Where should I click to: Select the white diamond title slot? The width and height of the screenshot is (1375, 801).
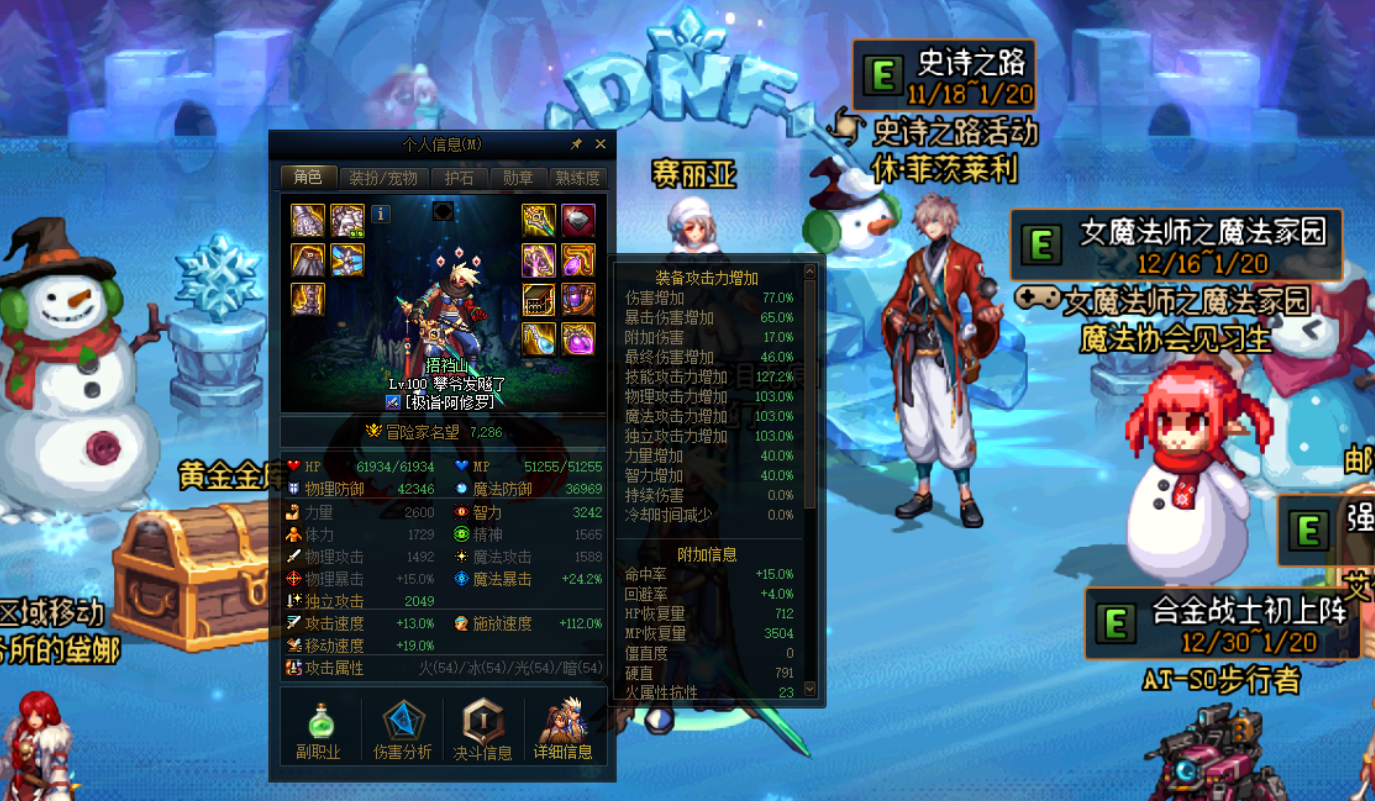coord(578,220)
